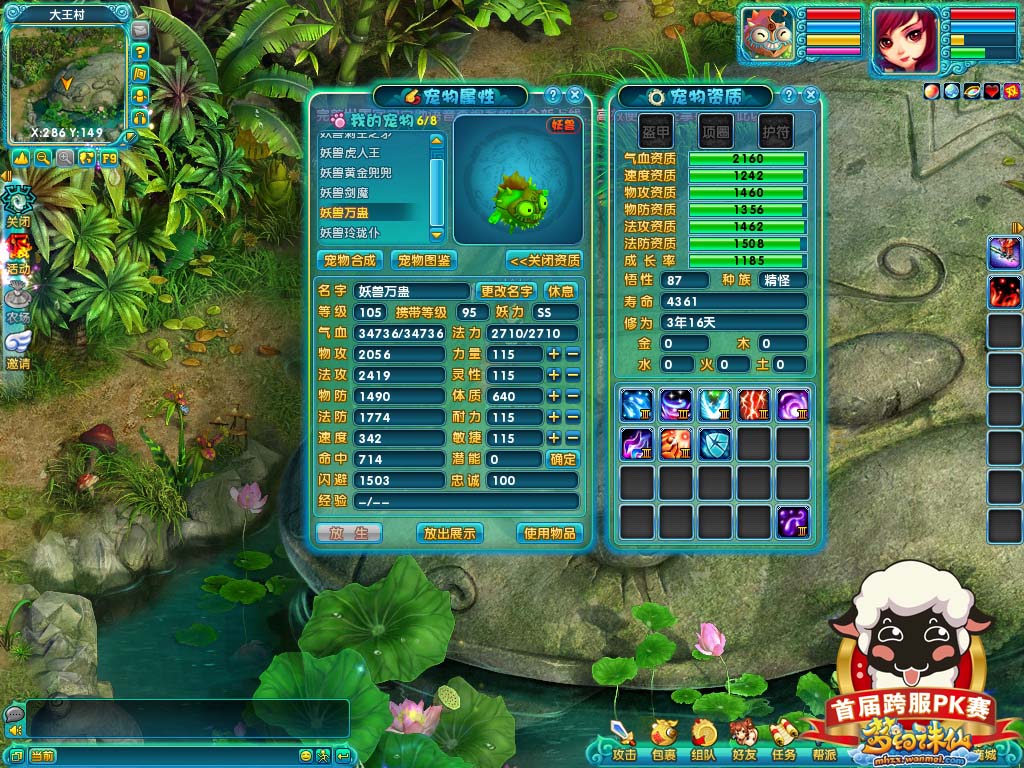Open the 任务 quest menu
Viewport: 1024px width, 768px height.
click(x=784, y=740)
